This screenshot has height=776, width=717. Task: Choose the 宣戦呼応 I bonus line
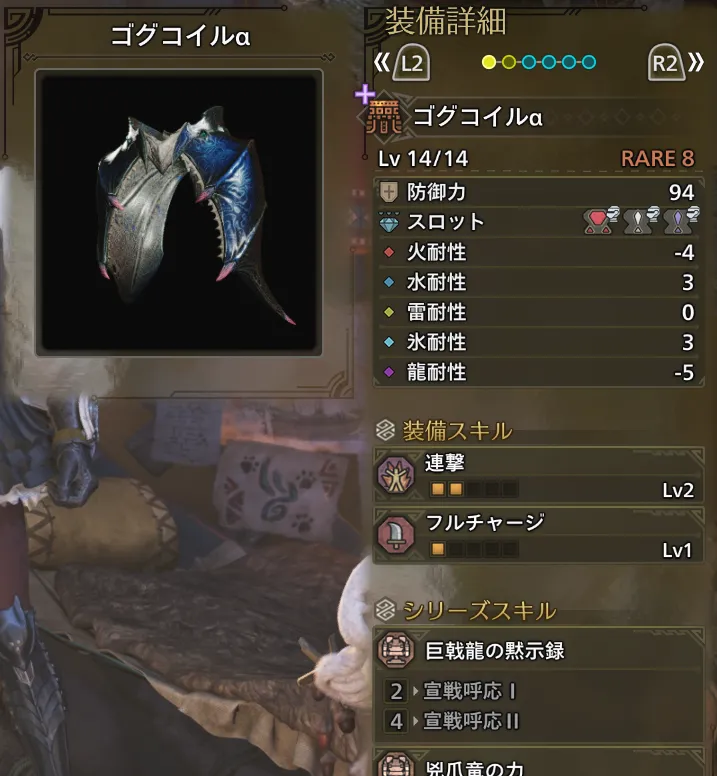[470, 691]
